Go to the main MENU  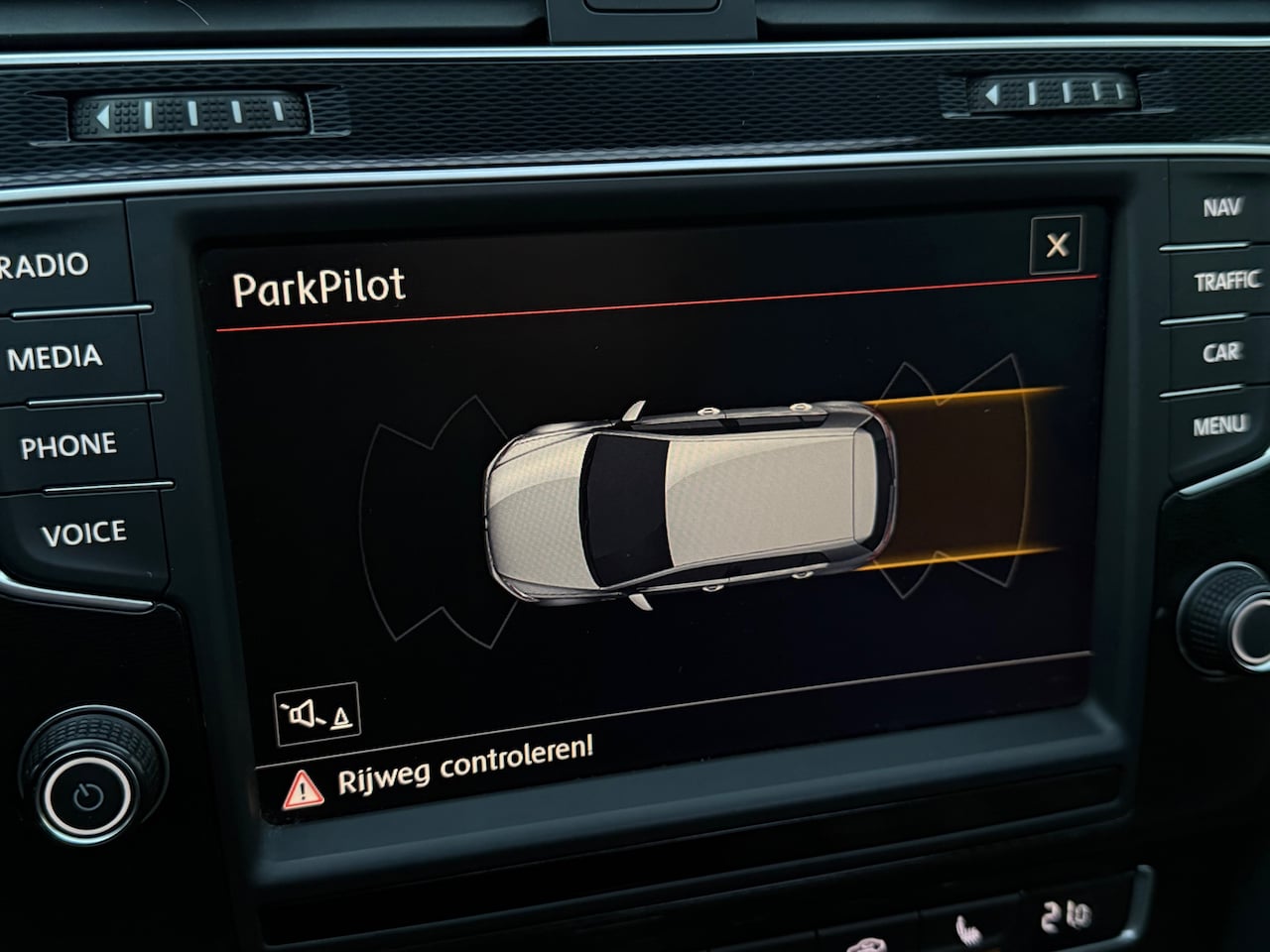click(x=1219, y=425)
